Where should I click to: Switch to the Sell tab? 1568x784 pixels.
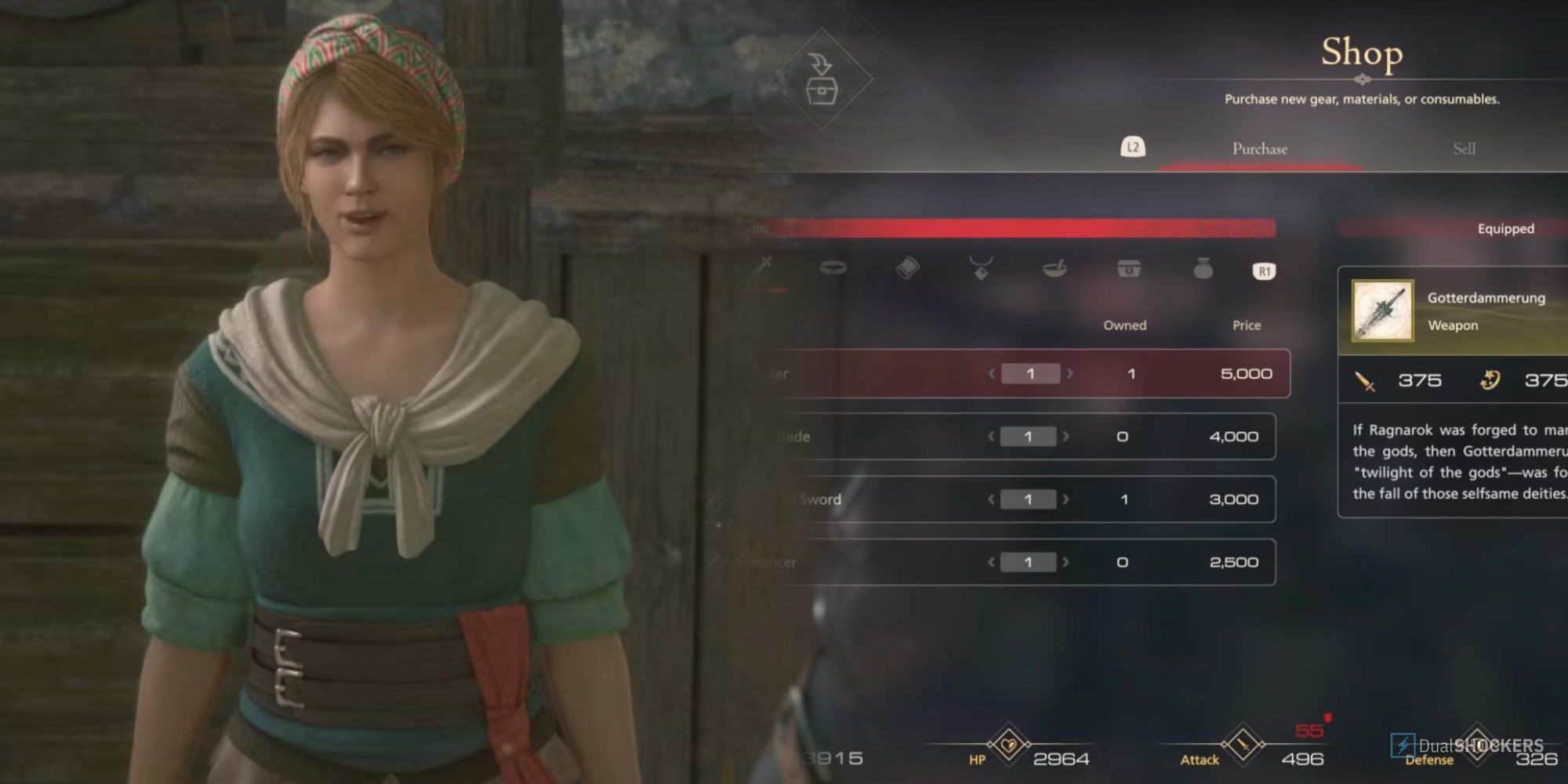(1465, 148)
